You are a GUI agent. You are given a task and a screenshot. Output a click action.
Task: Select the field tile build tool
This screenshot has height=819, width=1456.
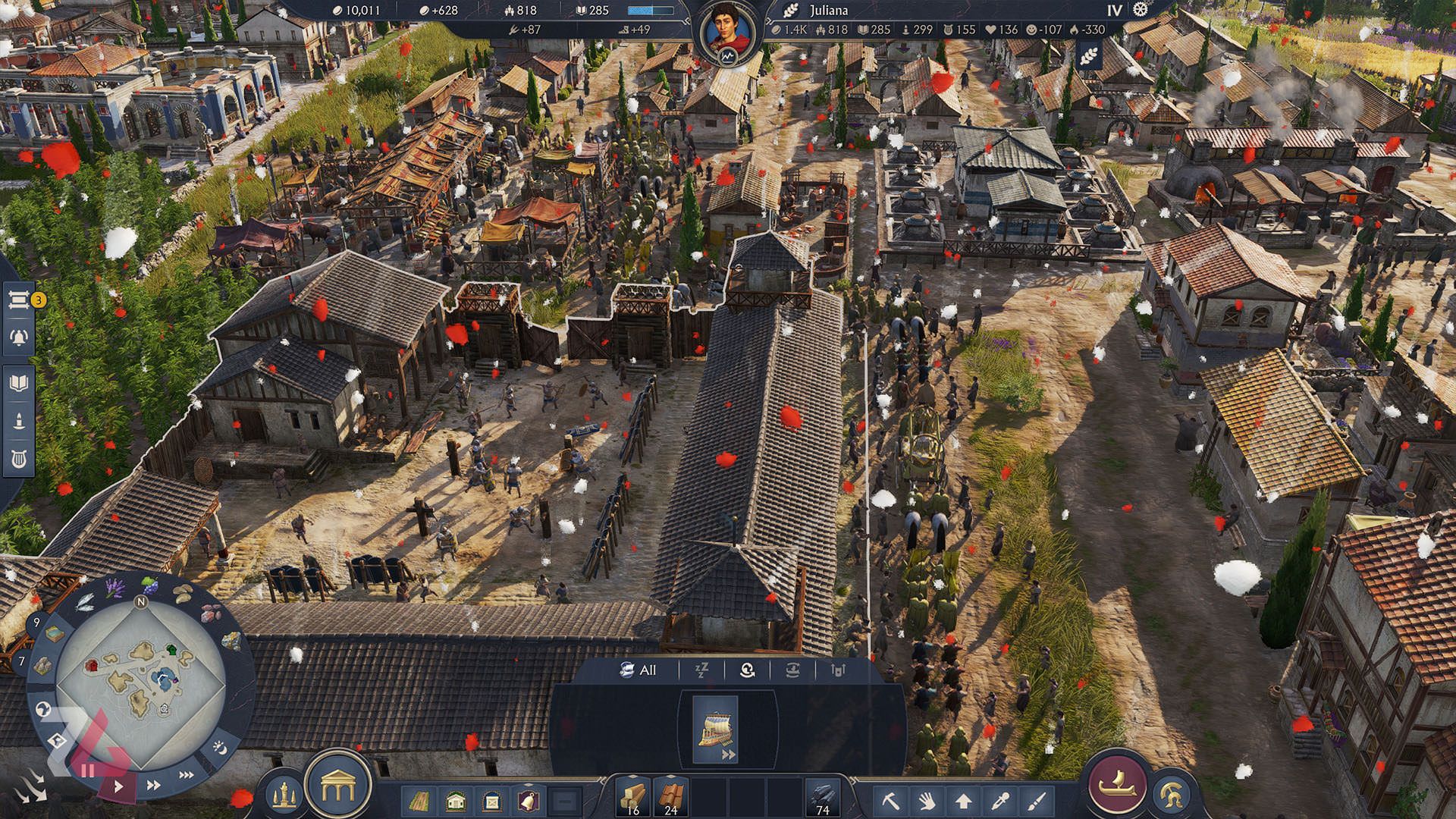coord(419,801)
